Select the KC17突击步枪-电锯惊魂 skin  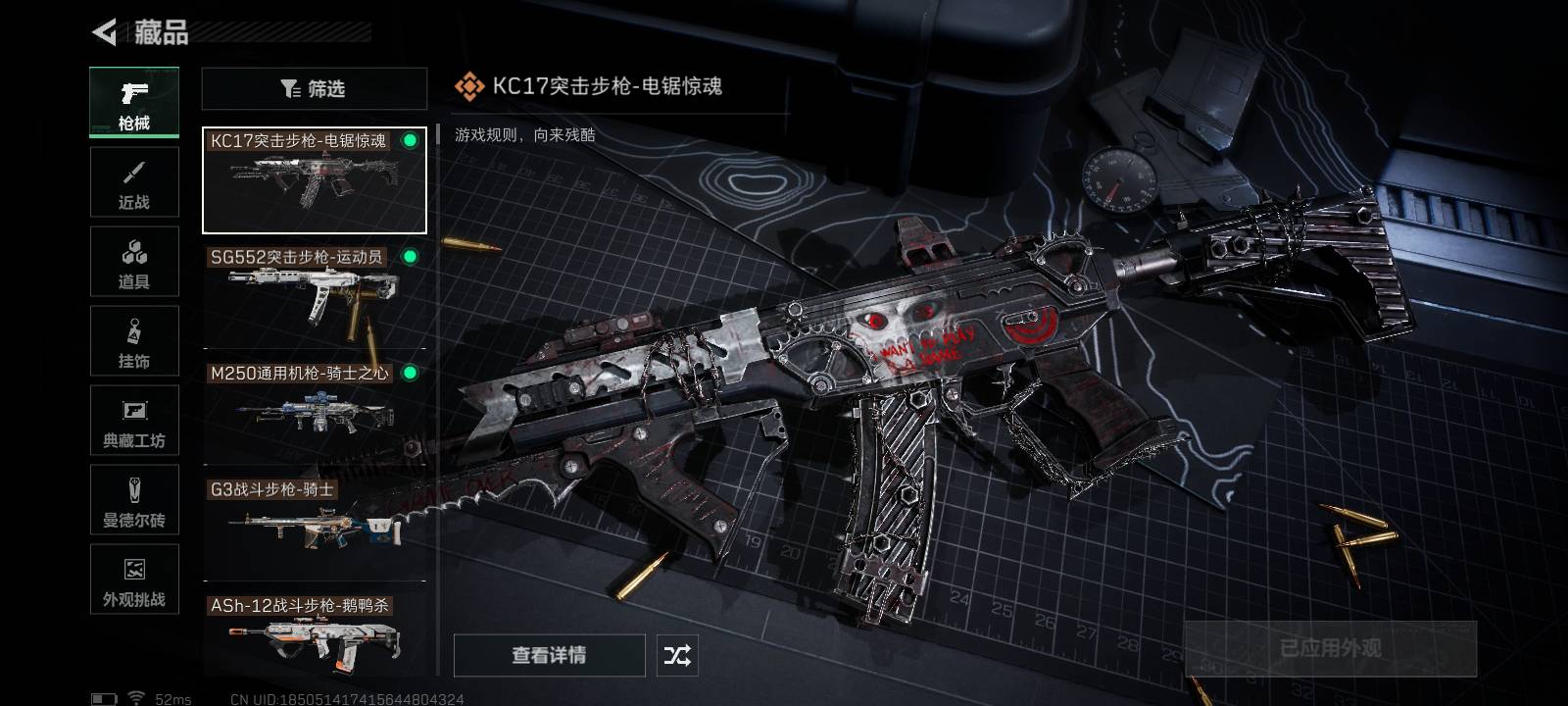coord(314,180)
